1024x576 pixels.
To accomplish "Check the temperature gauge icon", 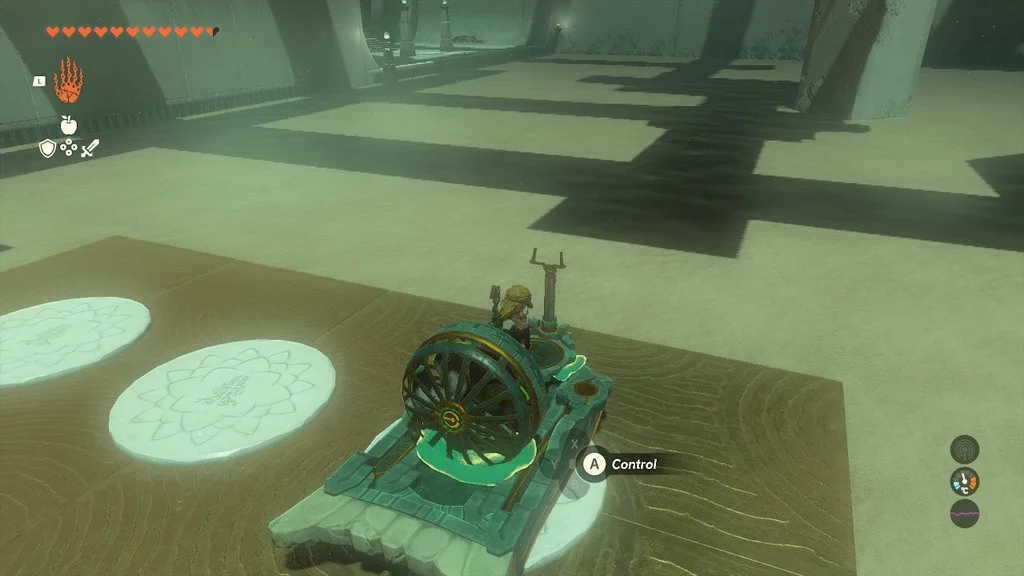I will tap(964, 482).
